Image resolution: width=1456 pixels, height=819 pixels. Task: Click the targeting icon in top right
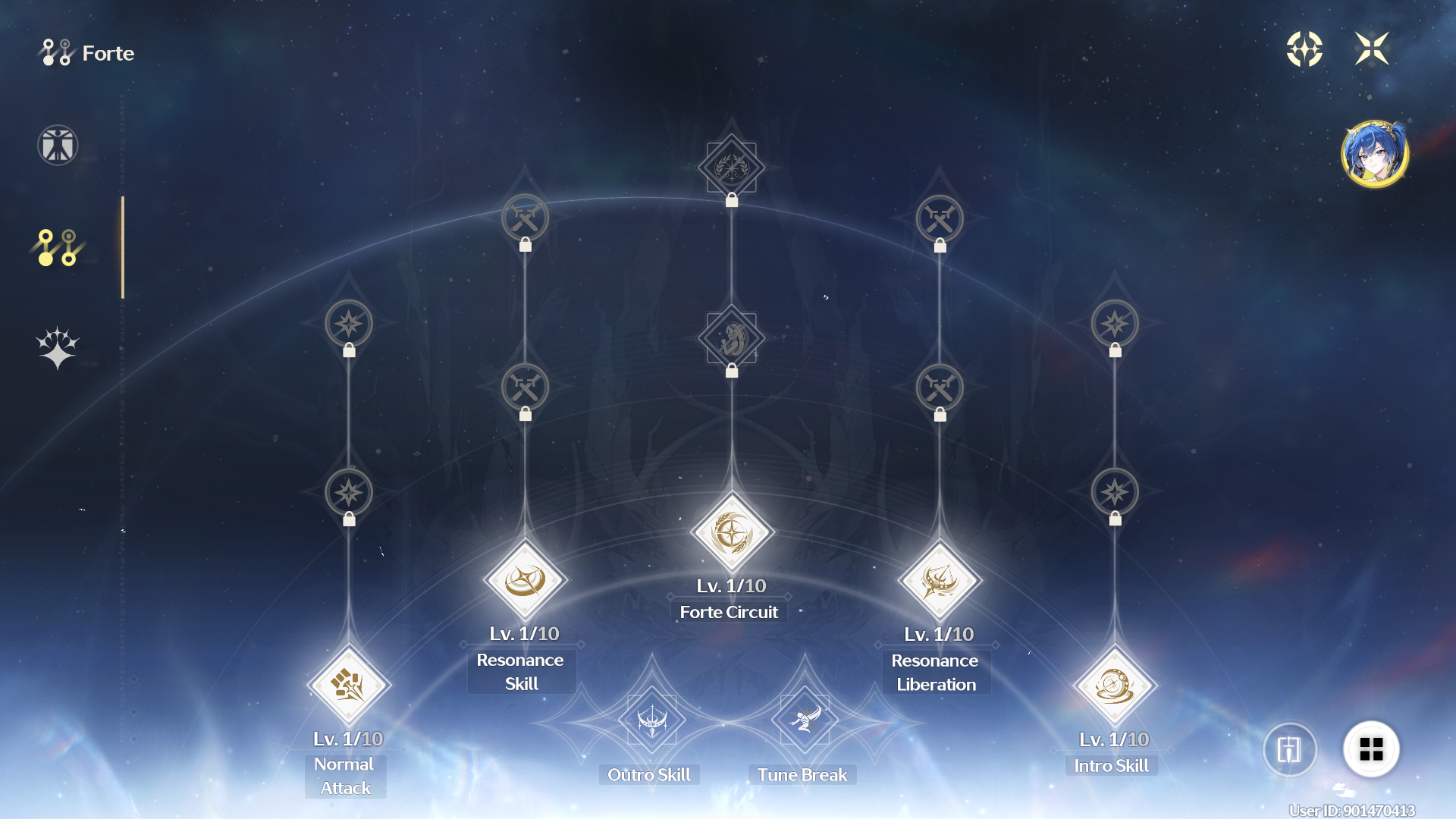tap(1304, 49)
